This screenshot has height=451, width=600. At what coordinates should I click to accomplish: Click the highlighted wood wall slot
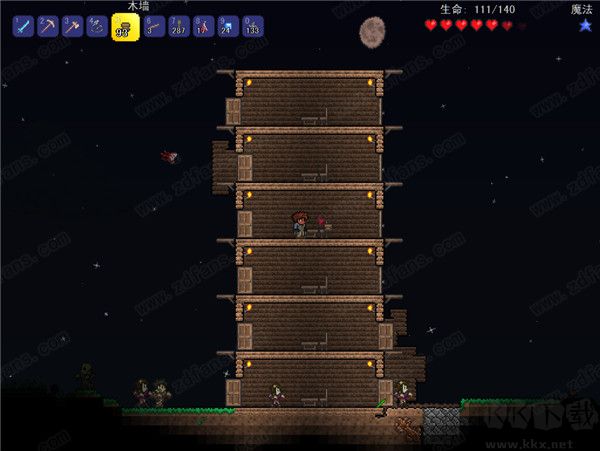[x=125, y=27]
